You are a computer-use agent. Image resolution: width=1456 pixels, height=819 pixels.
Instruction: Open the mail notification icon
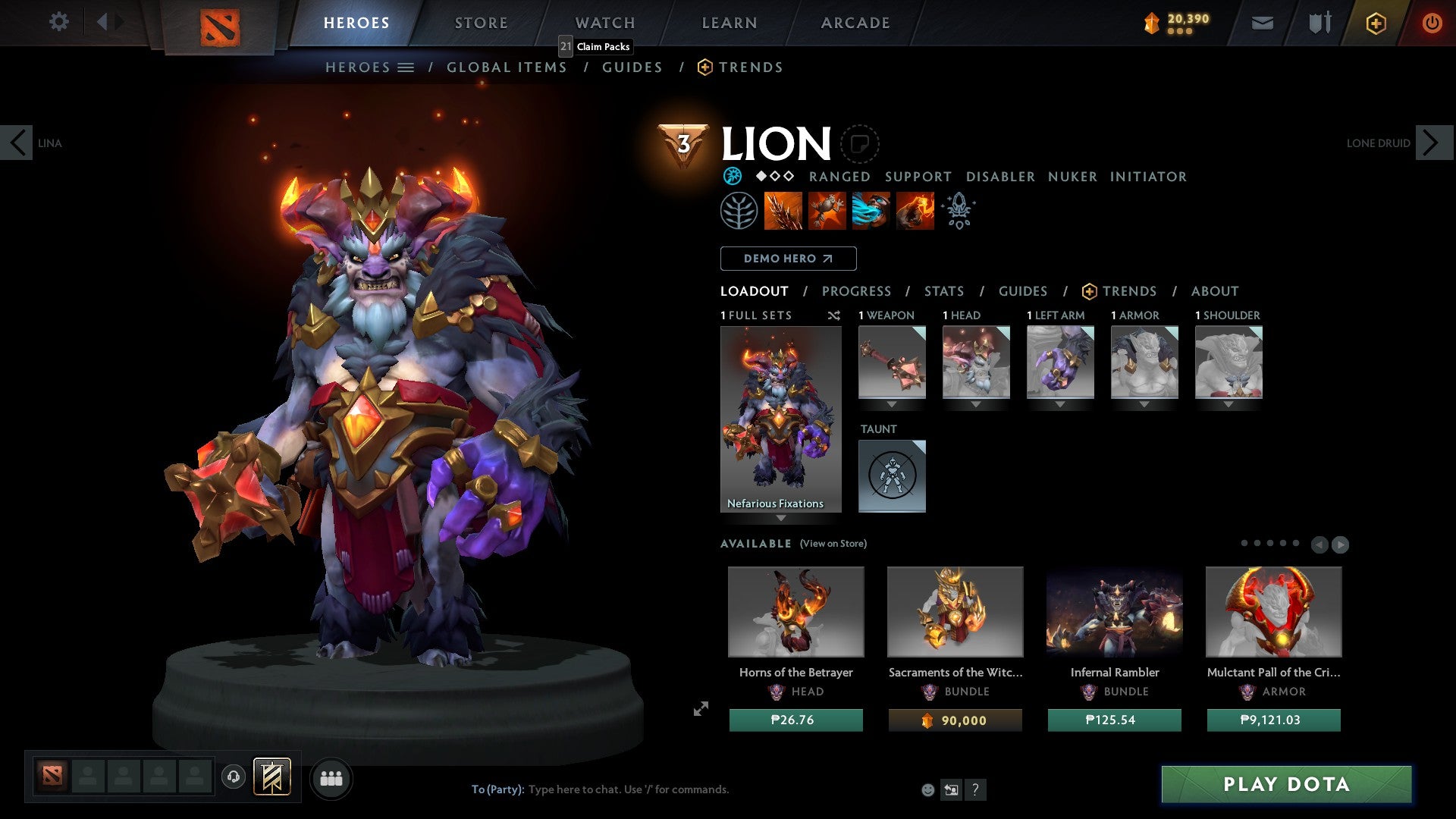click(1261, 23)
